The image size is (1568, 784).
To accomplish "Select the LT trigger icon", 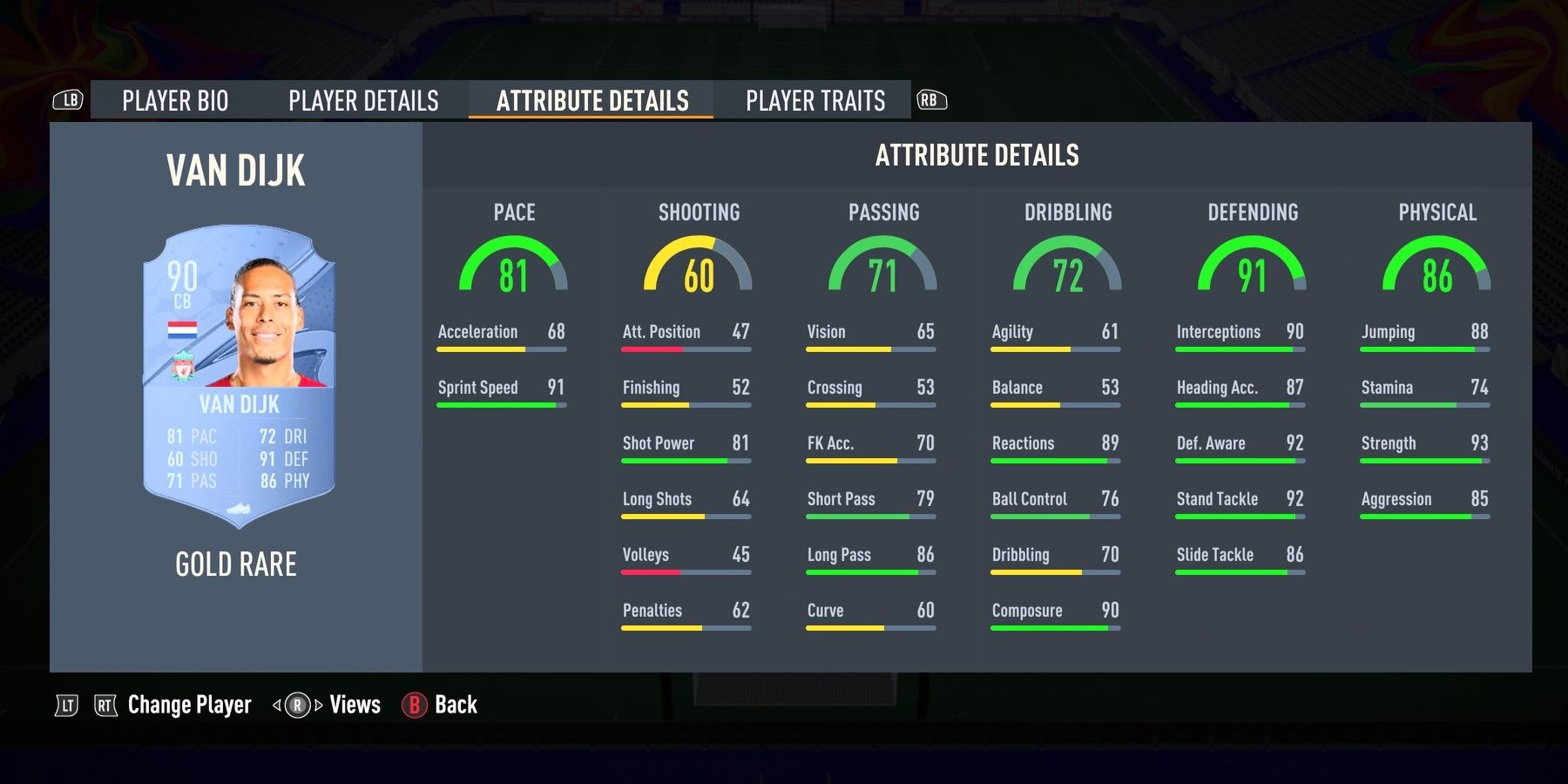I will pos(65,705).
